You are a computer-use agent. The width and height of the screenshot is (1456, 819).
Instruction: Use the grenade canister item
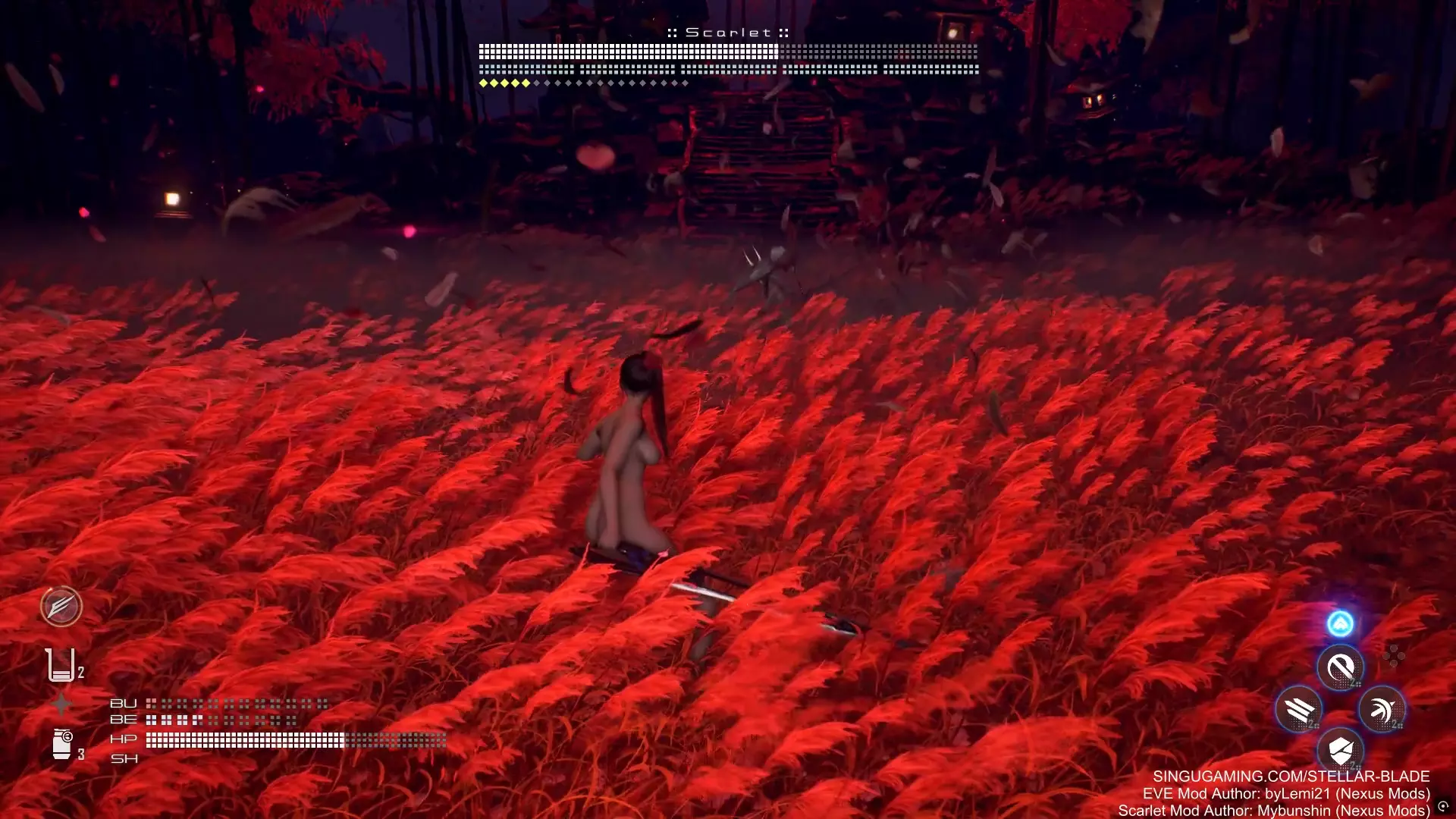[62, 744]
